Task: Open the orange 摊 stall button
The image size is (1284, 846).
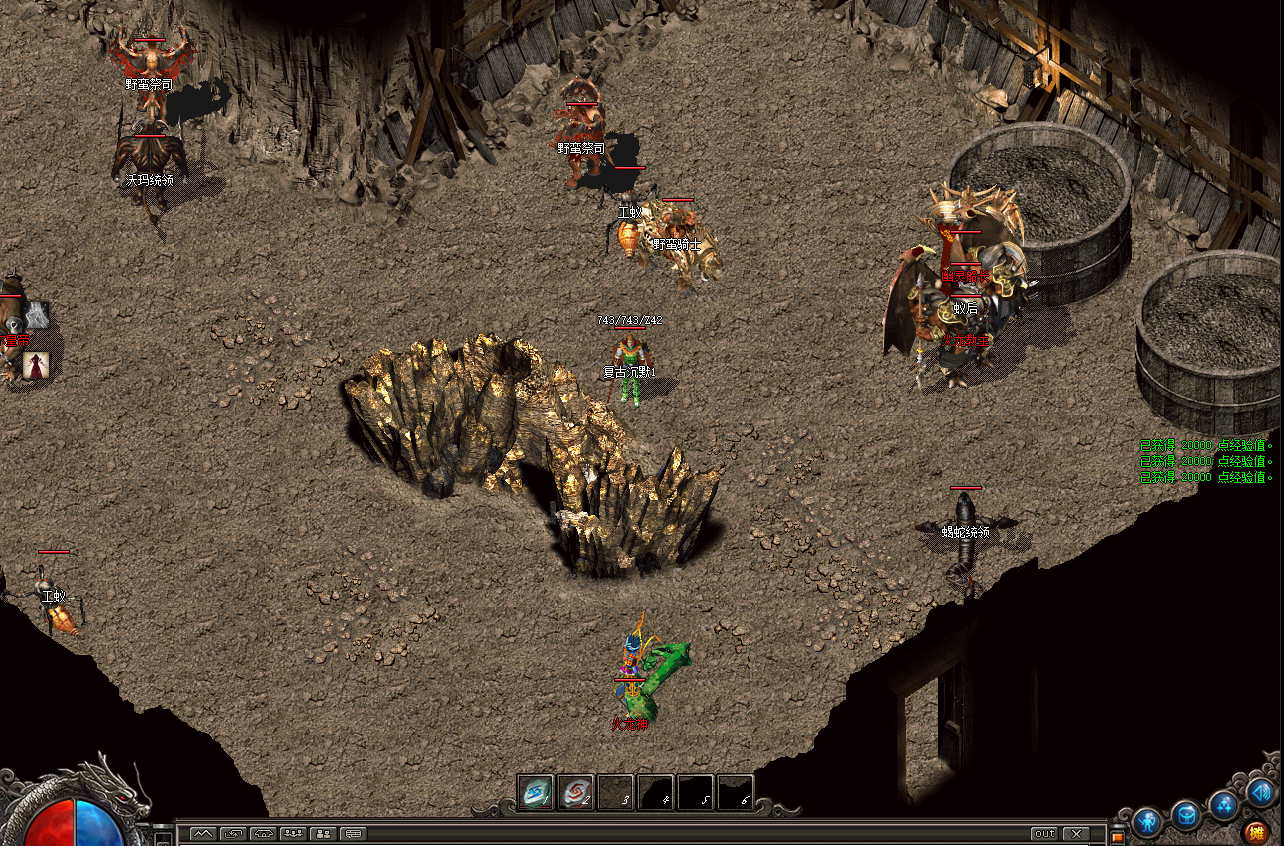Action: [1256, 832]
